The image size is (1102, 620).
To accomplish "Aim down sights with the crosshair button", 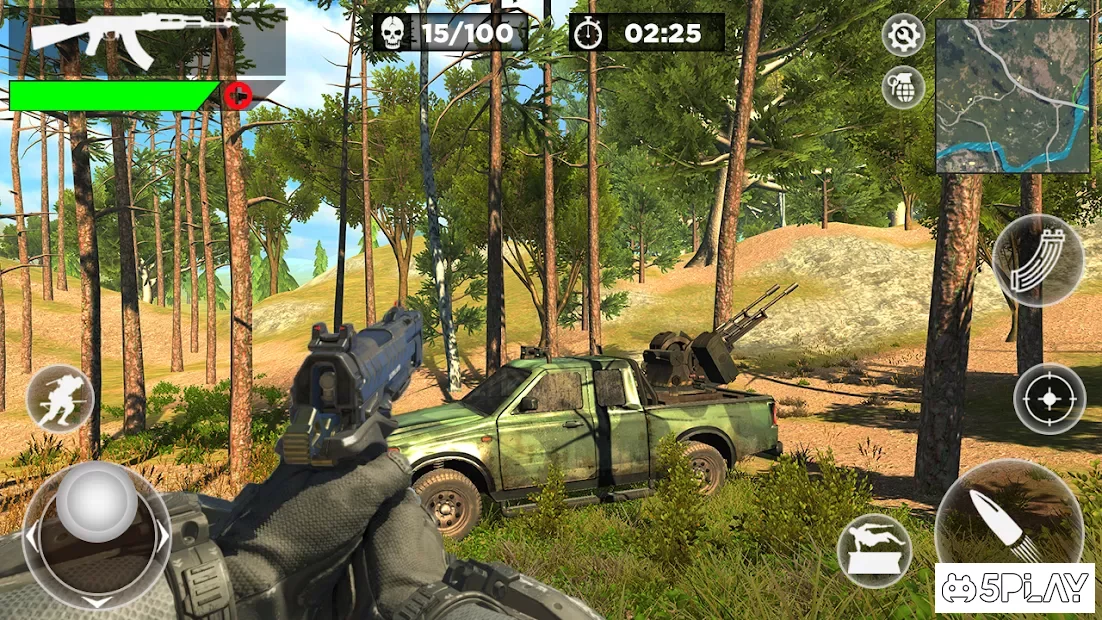I will [x=1049, y=399].
